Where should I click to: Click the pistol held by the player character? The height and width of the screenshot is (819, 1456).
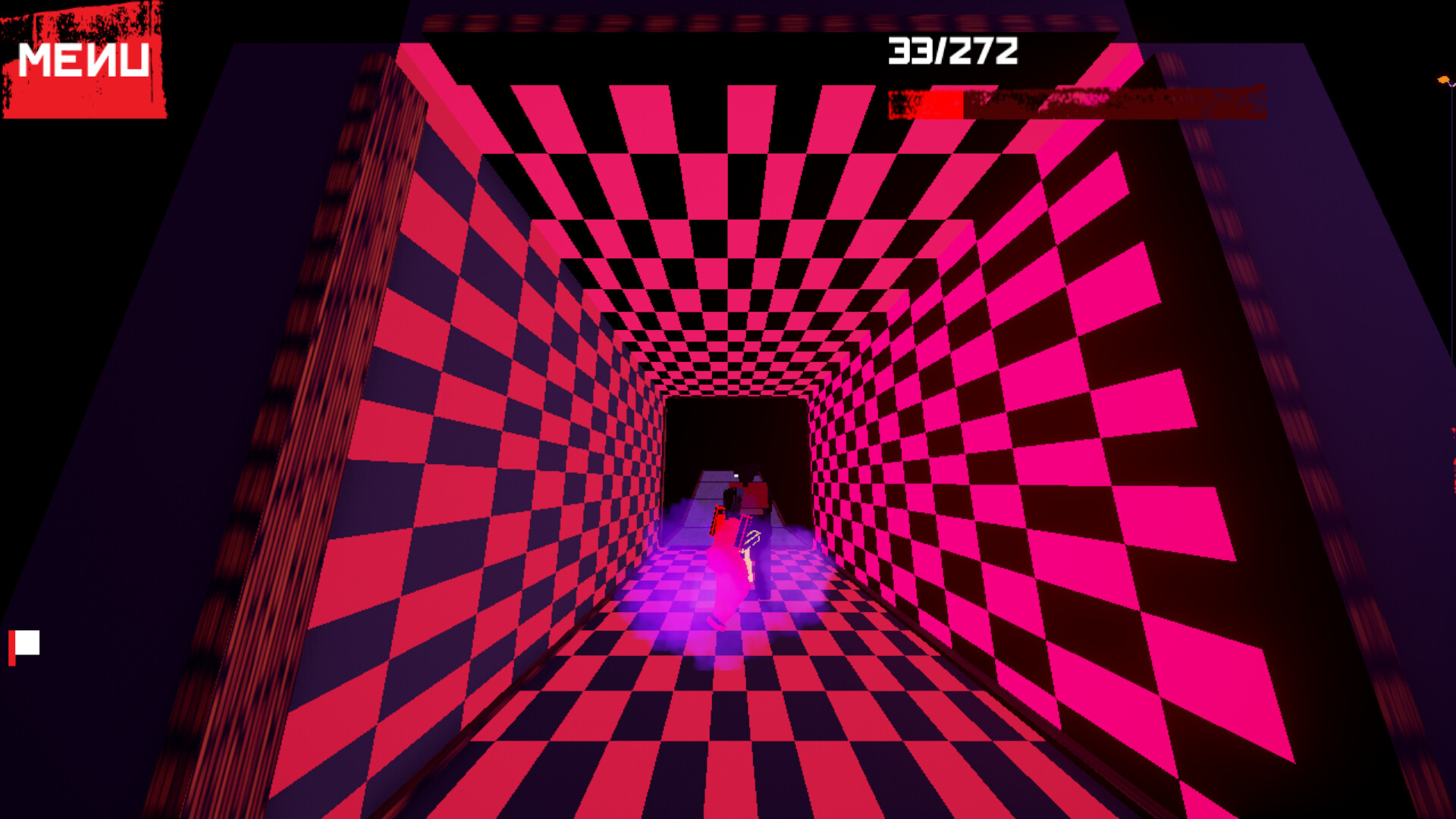pos(717,519)
